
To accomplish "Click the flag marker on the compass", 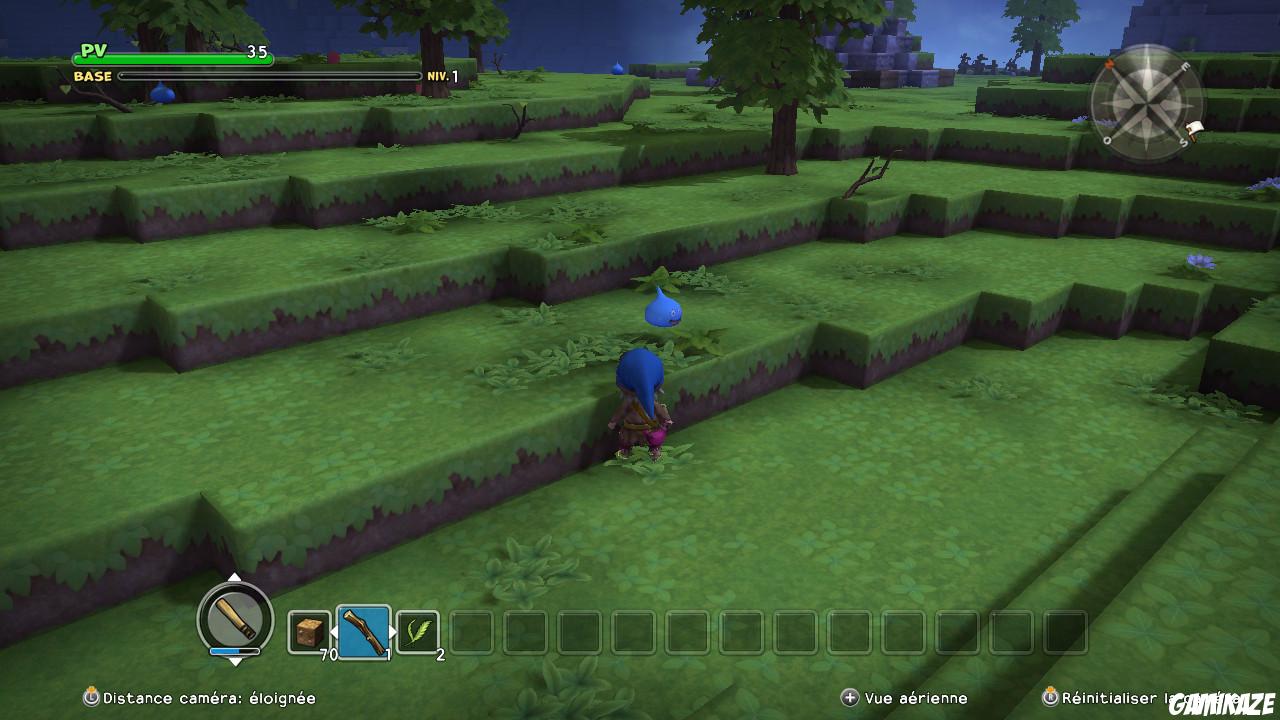I will (1193, 127).
